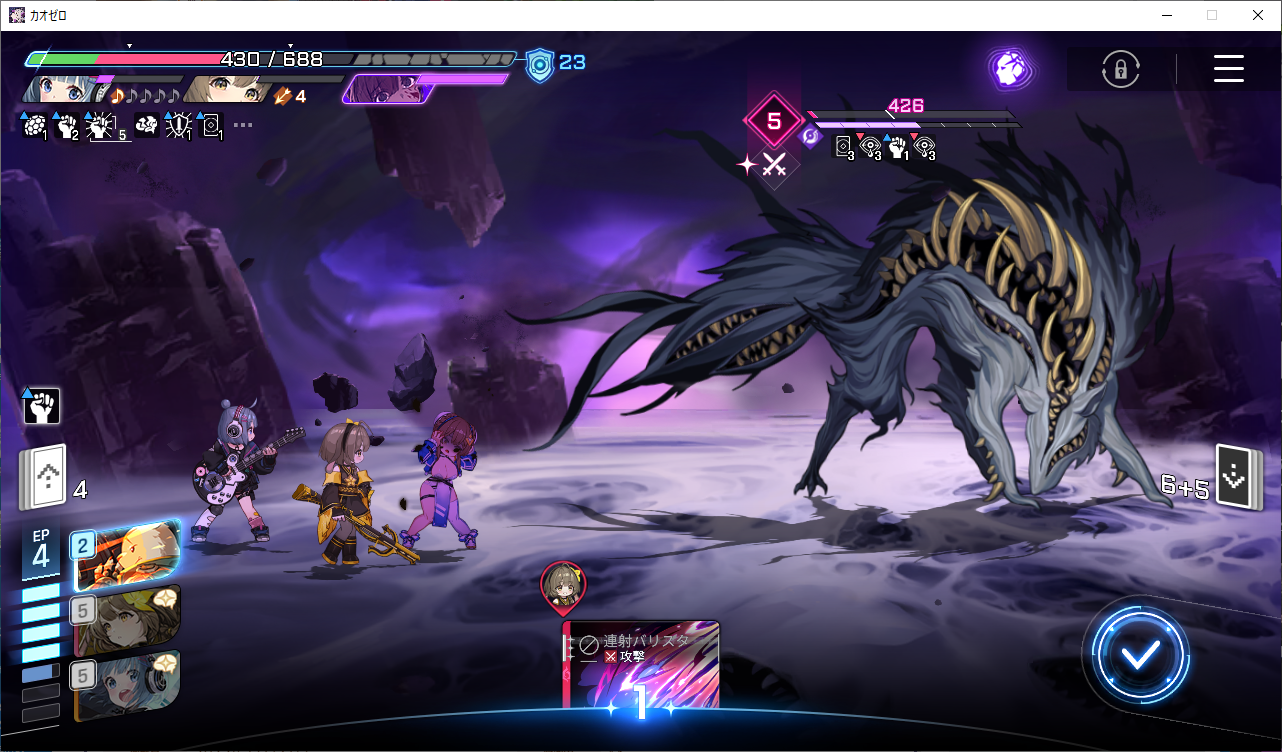Check the blue shield icon showing 23
The height and width of the screenshot is (752, 1282).
pos(540,64)
